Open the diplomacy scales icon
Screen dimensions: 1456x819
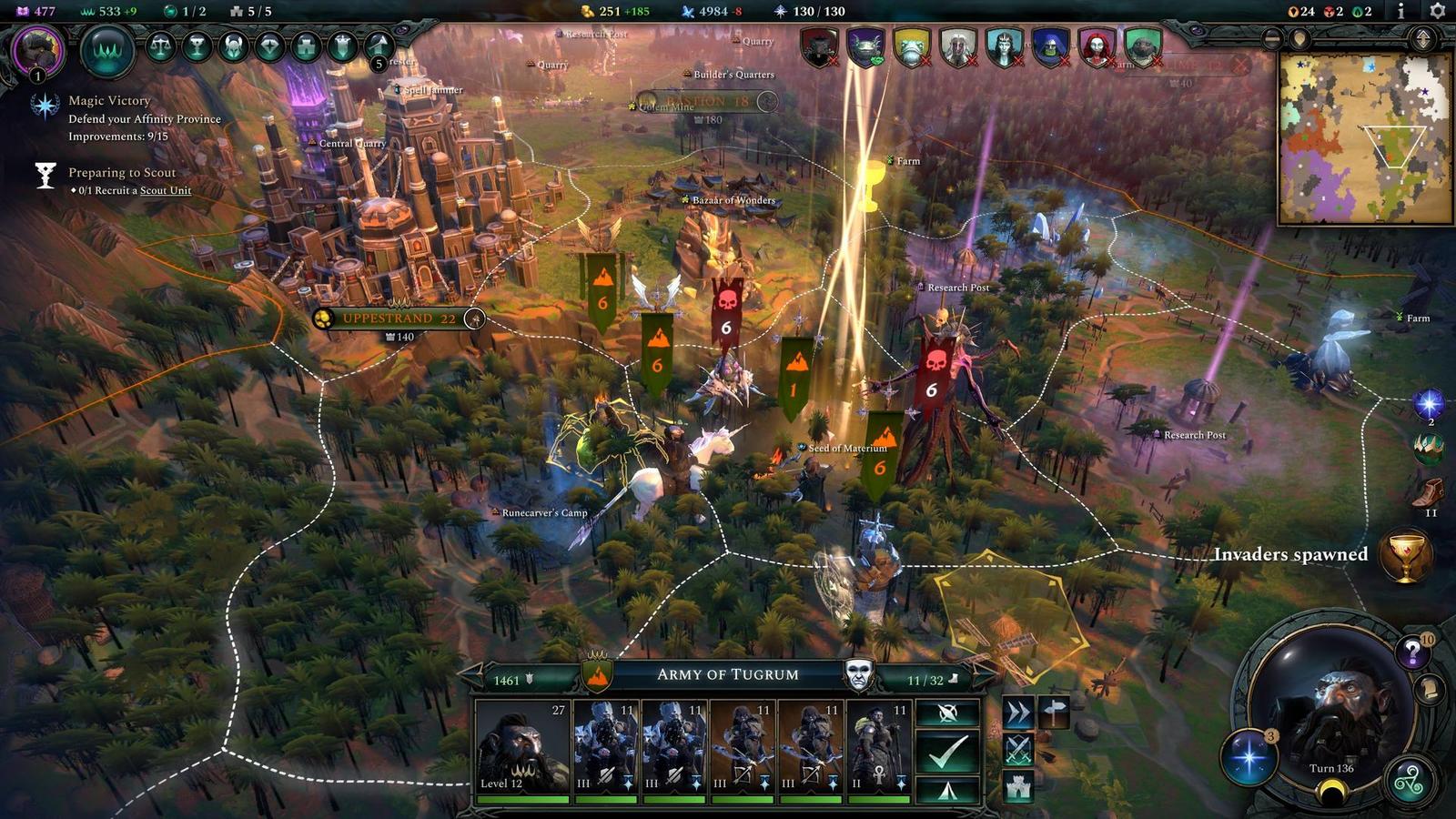161,46
